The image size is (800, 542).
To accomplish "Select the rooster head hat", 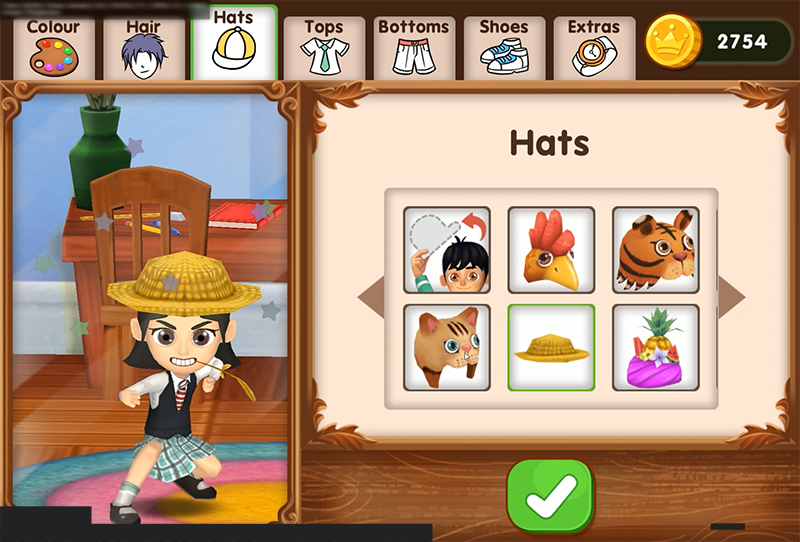I will click(x=551, y=250).
